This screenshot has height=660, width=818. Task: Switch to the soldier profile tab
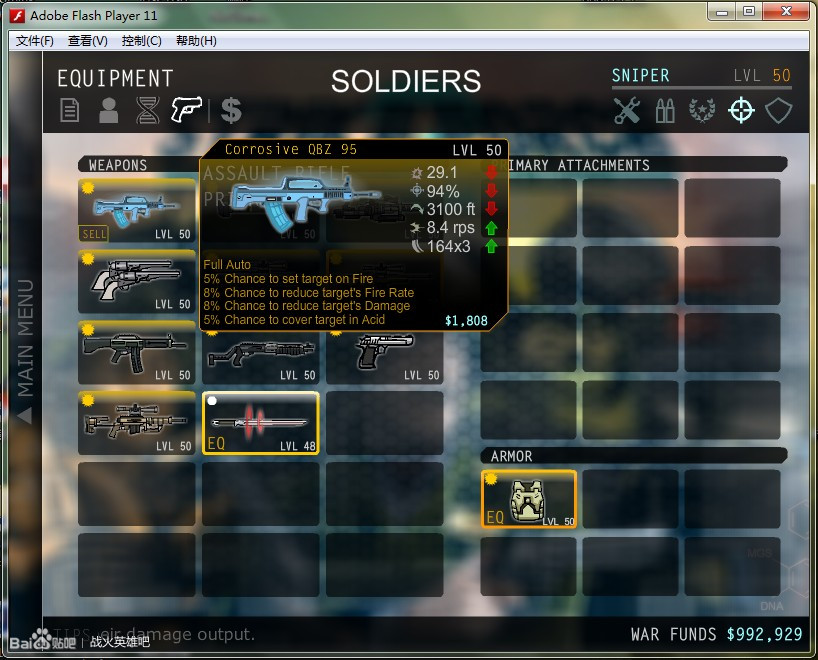coord(108,110)
